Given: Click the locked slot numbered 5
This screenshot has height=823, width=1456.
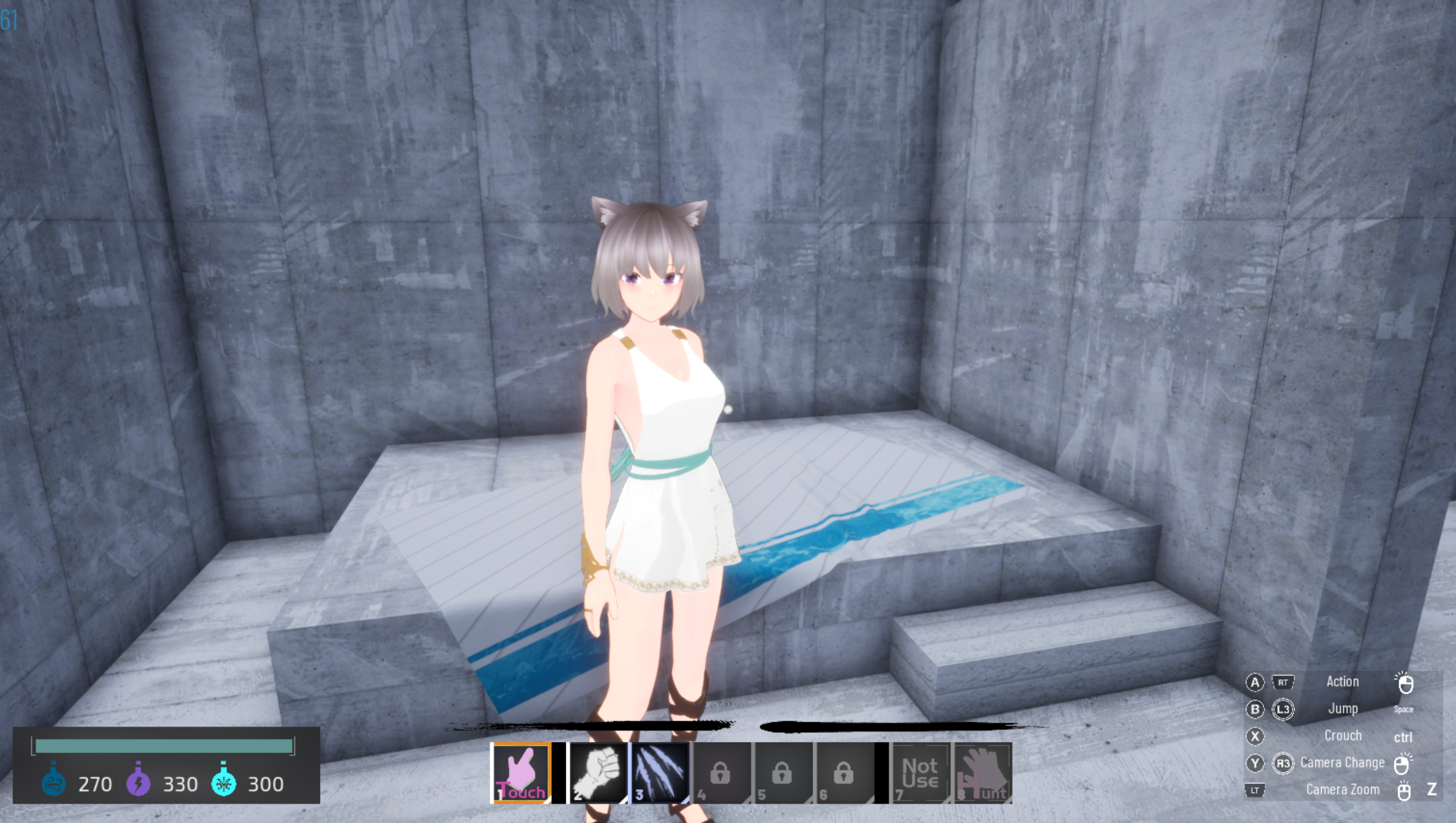Looking at the screenshot, I should click(x=782, y=773).
